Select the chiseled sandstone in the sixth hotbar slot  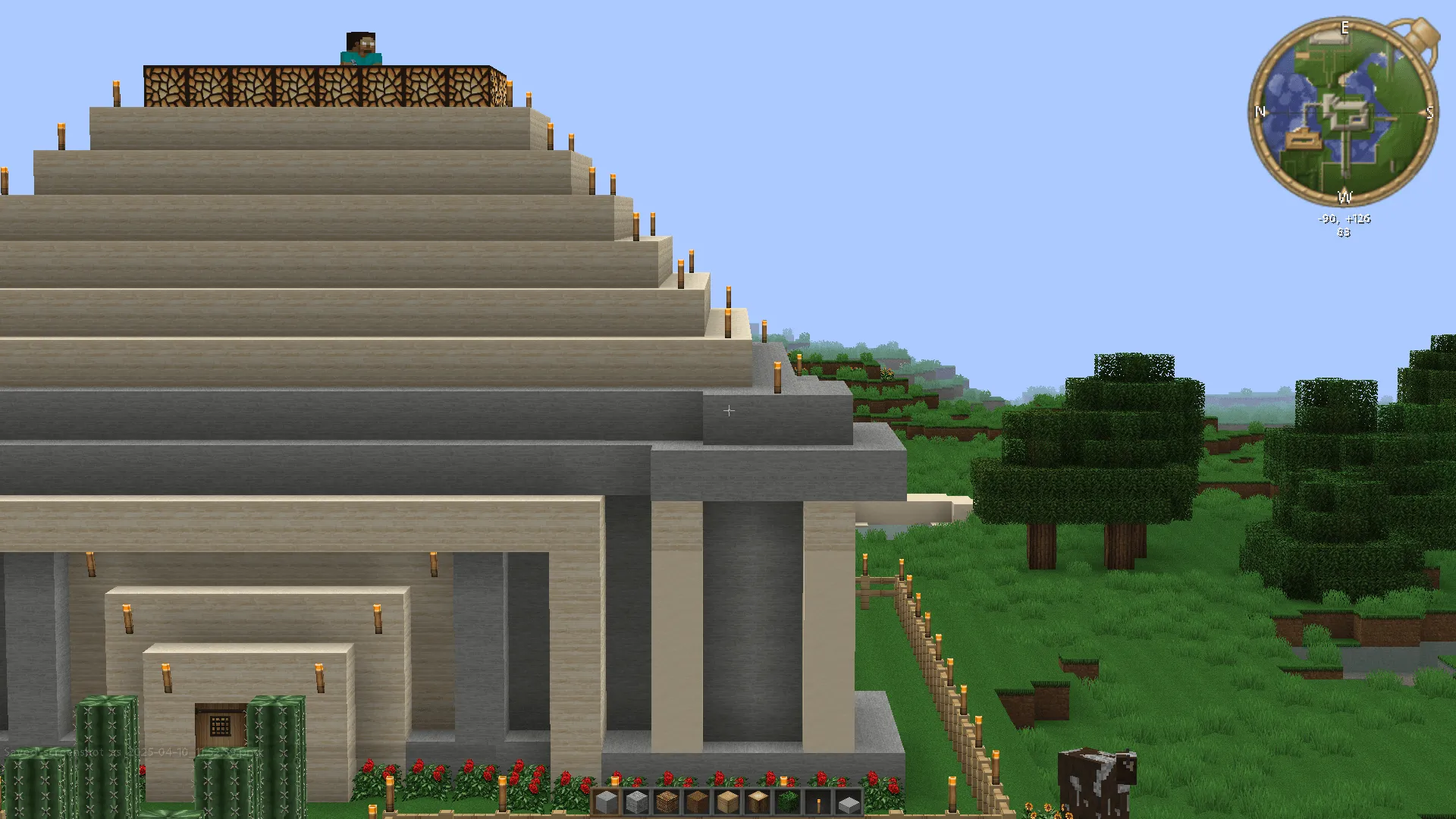click(x=759, y=802)
